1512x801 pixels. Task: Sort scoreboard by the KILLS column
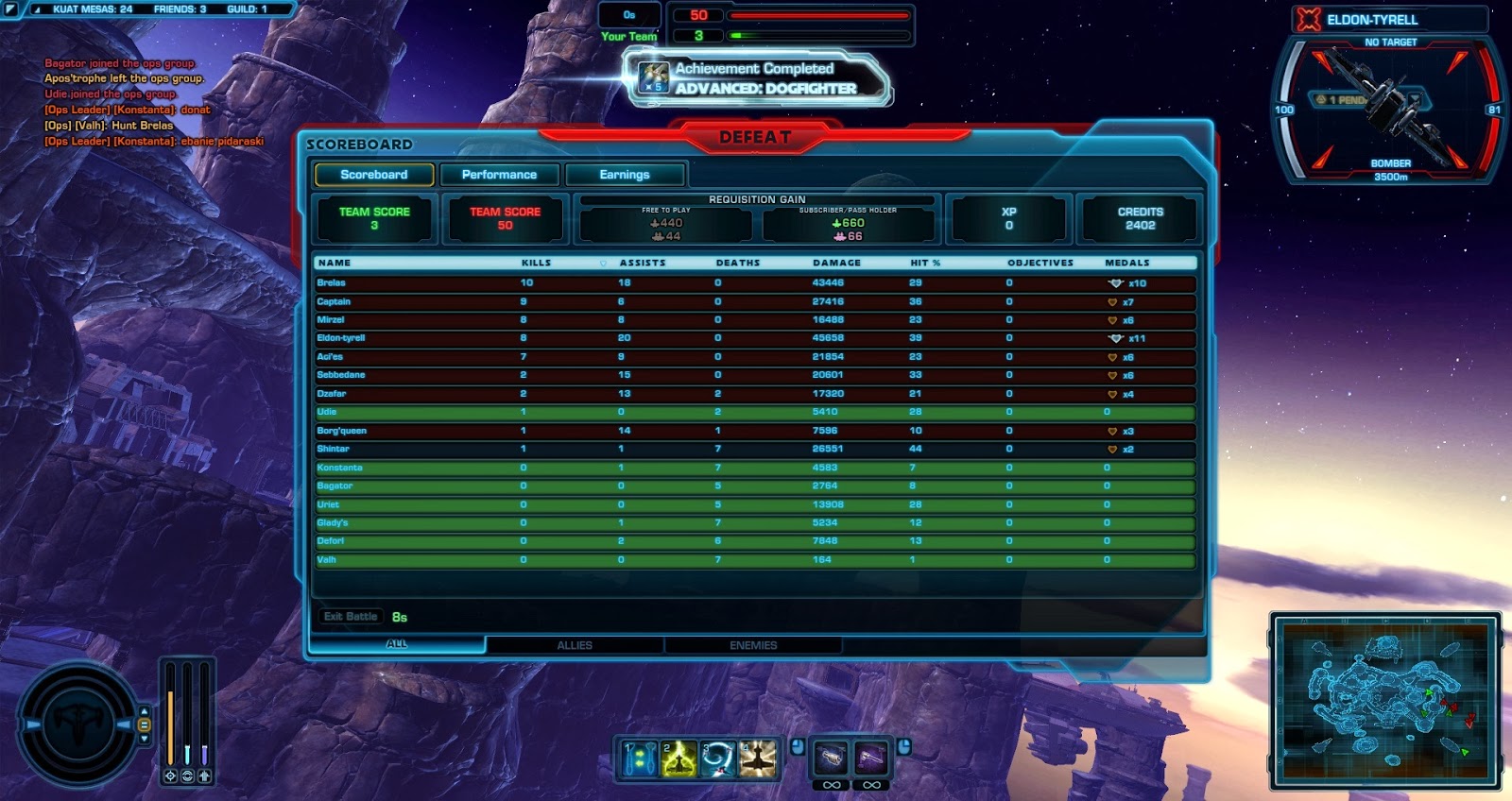pos(536,263)
